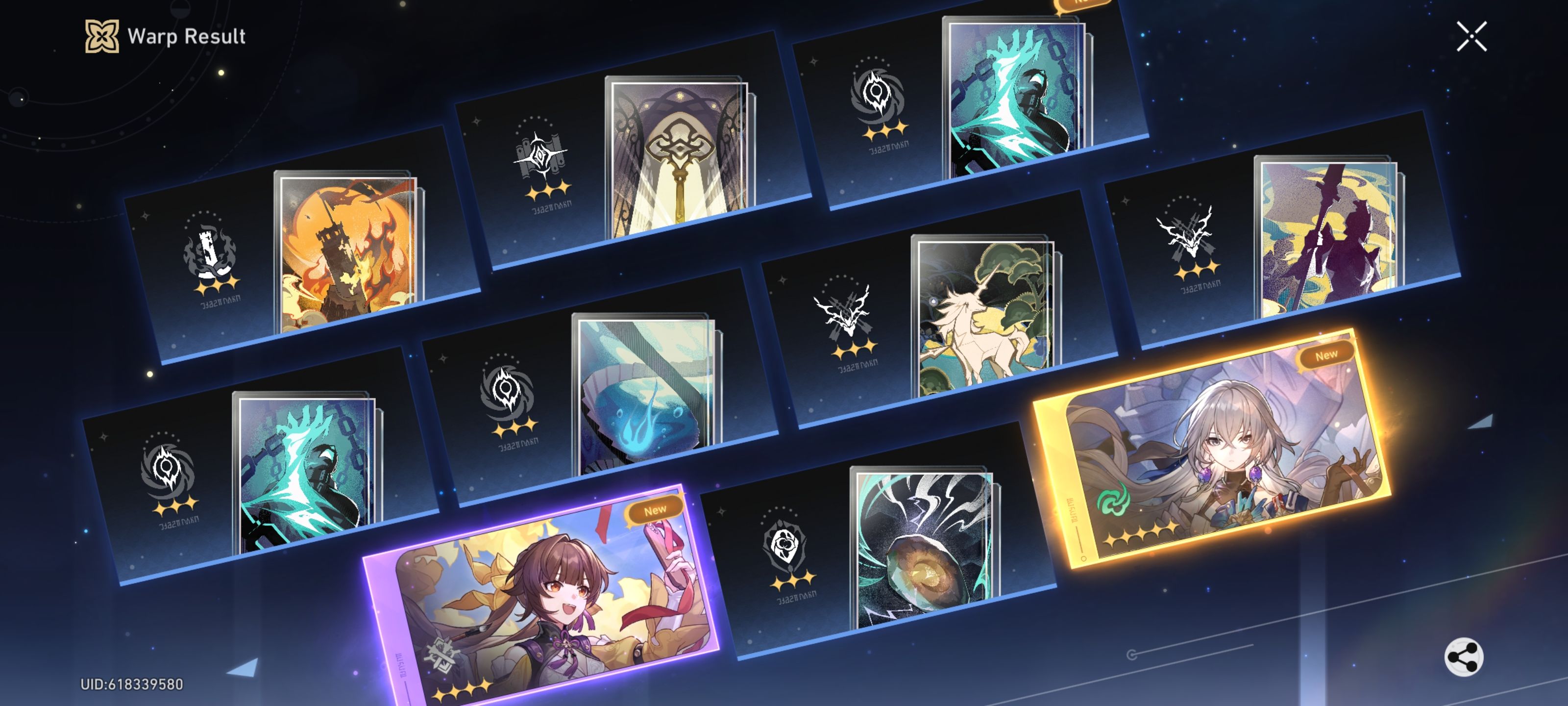1568x706 pixels.
Task: Close the Warp Result screen
Action: (x=1472, y=37)
